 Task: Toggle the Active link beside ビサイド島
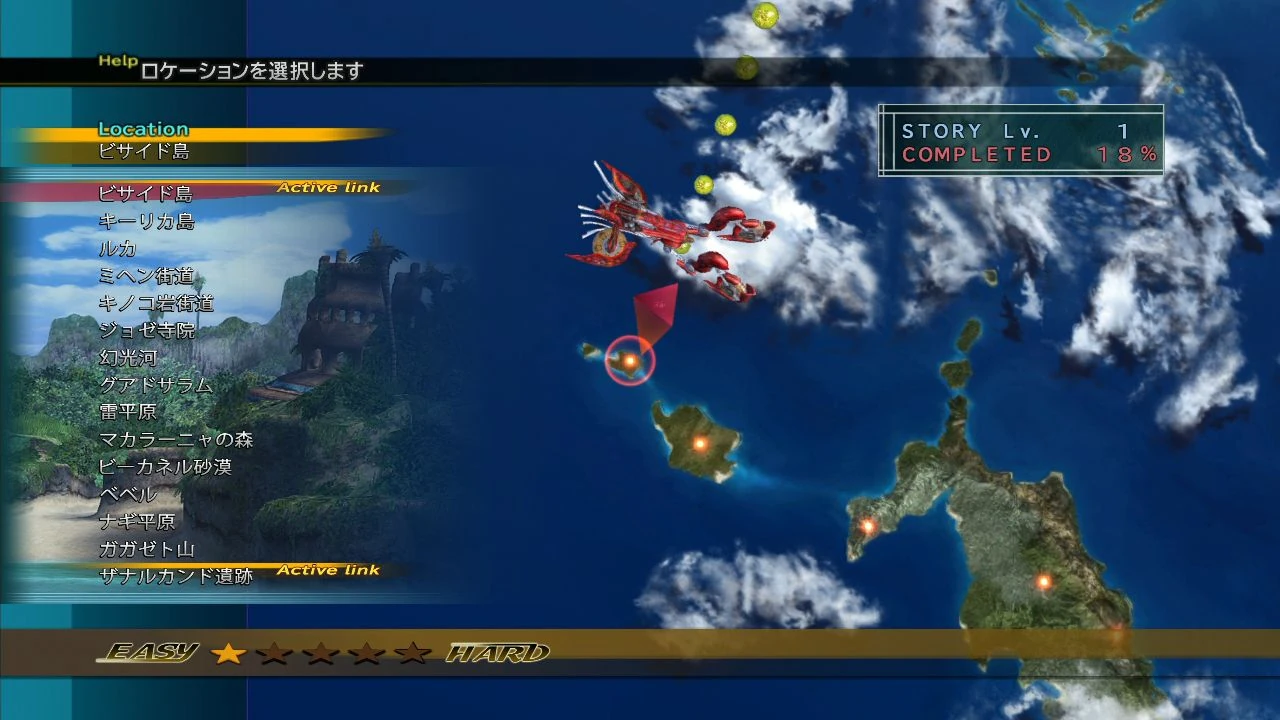330,187
